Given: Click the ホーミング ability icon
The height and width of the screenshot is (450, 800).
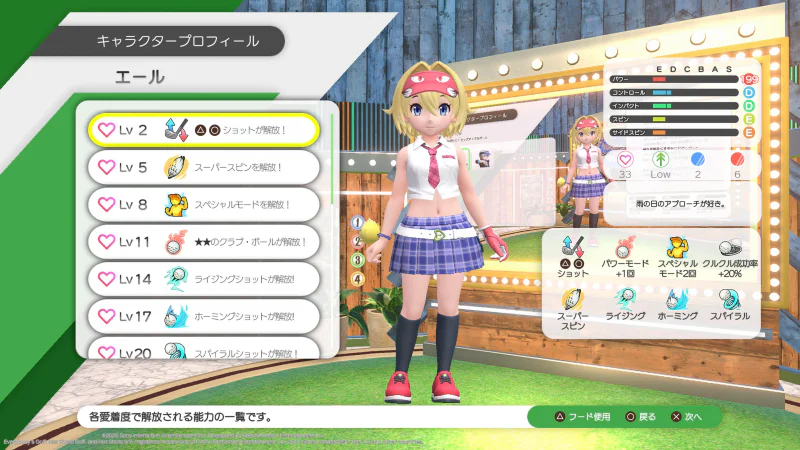Looking at the screenshot, I should coord(678,298).
